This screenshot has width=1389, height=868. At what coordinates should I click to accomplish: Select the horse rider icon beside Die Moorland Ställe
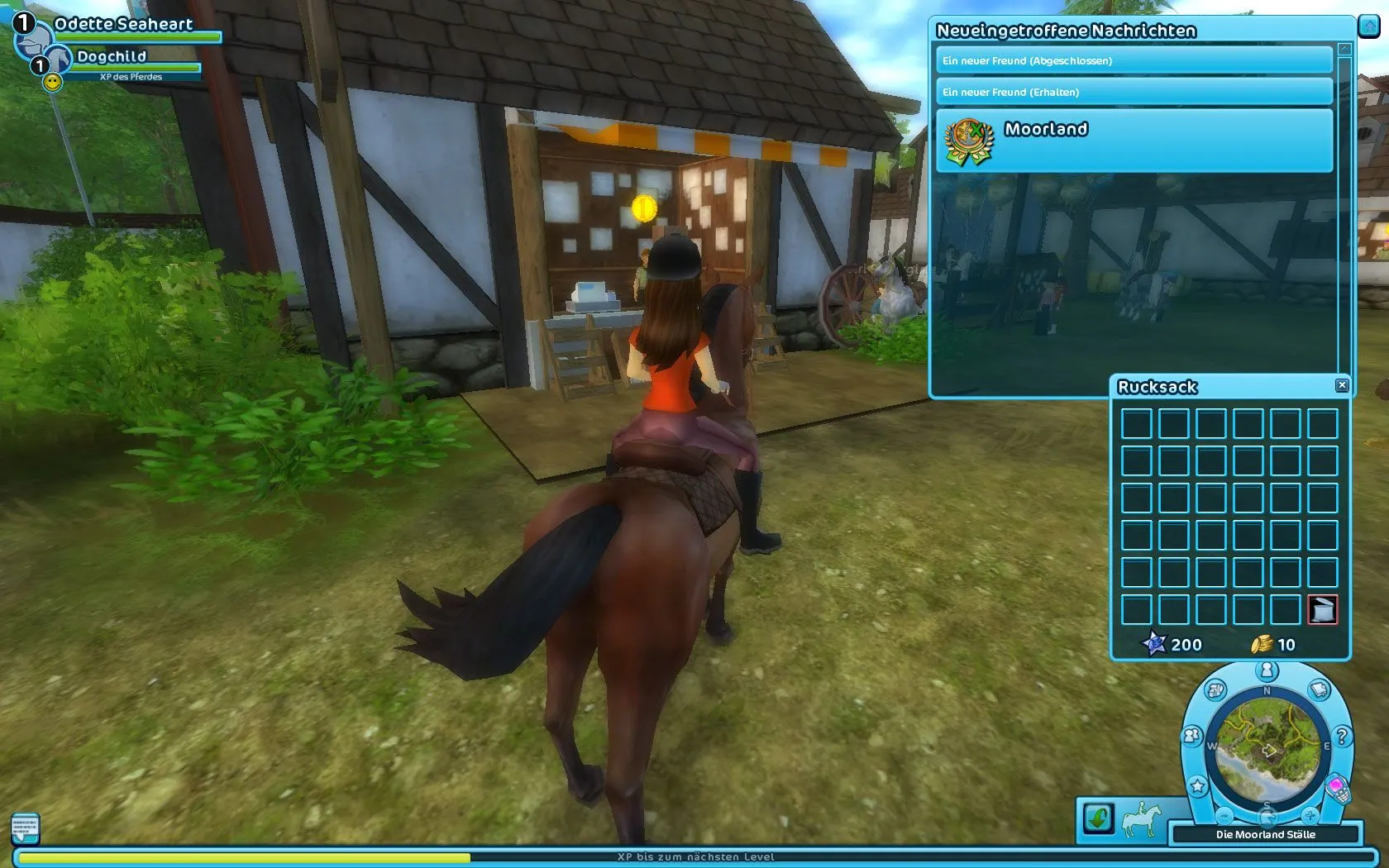1143,818
